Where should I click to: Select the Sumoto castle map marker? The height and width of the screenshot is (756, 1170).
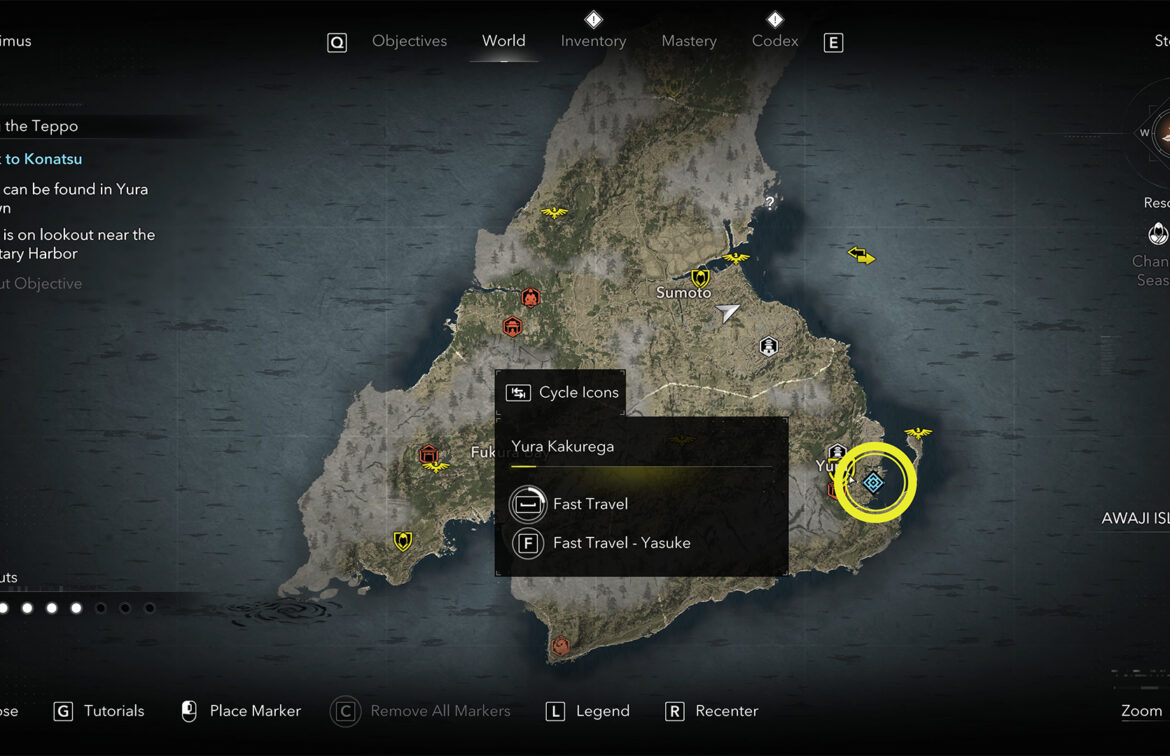(700, 277)
